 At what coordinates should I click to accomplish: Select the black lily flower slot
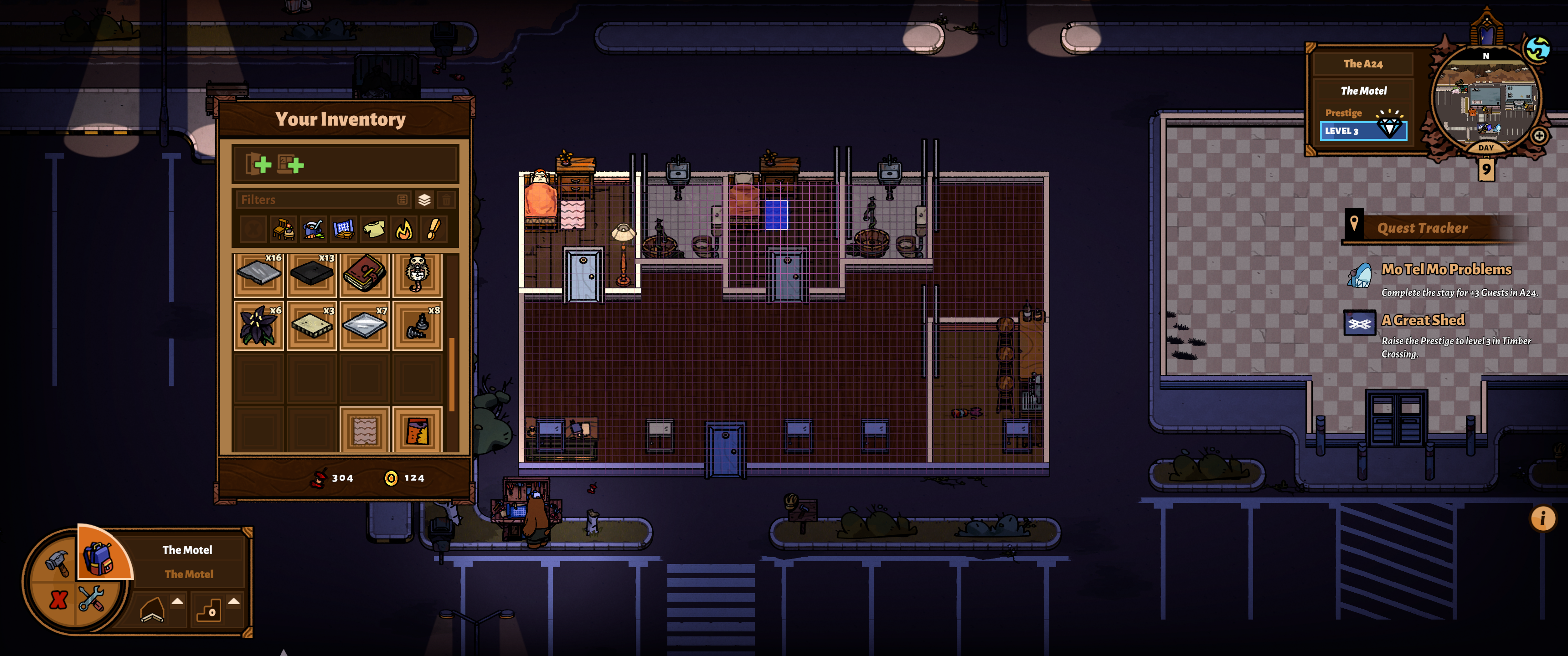click(x=259, y=326)
